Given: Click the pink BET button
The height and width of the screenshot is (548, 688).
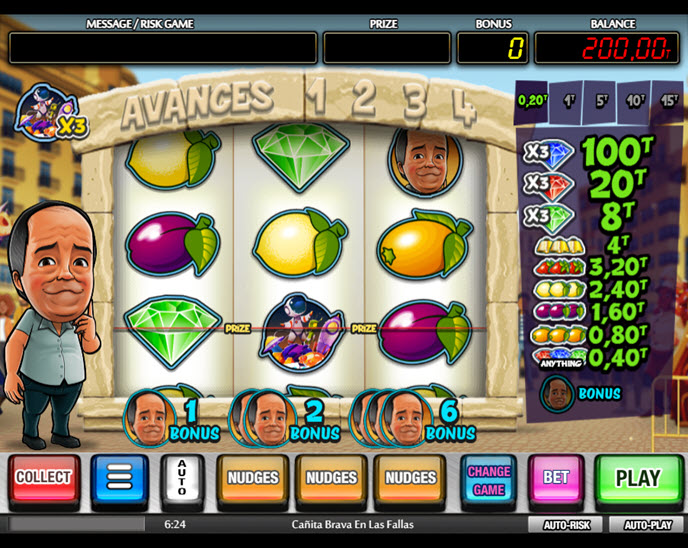Looking at the screenshot, I should [556, 479].
